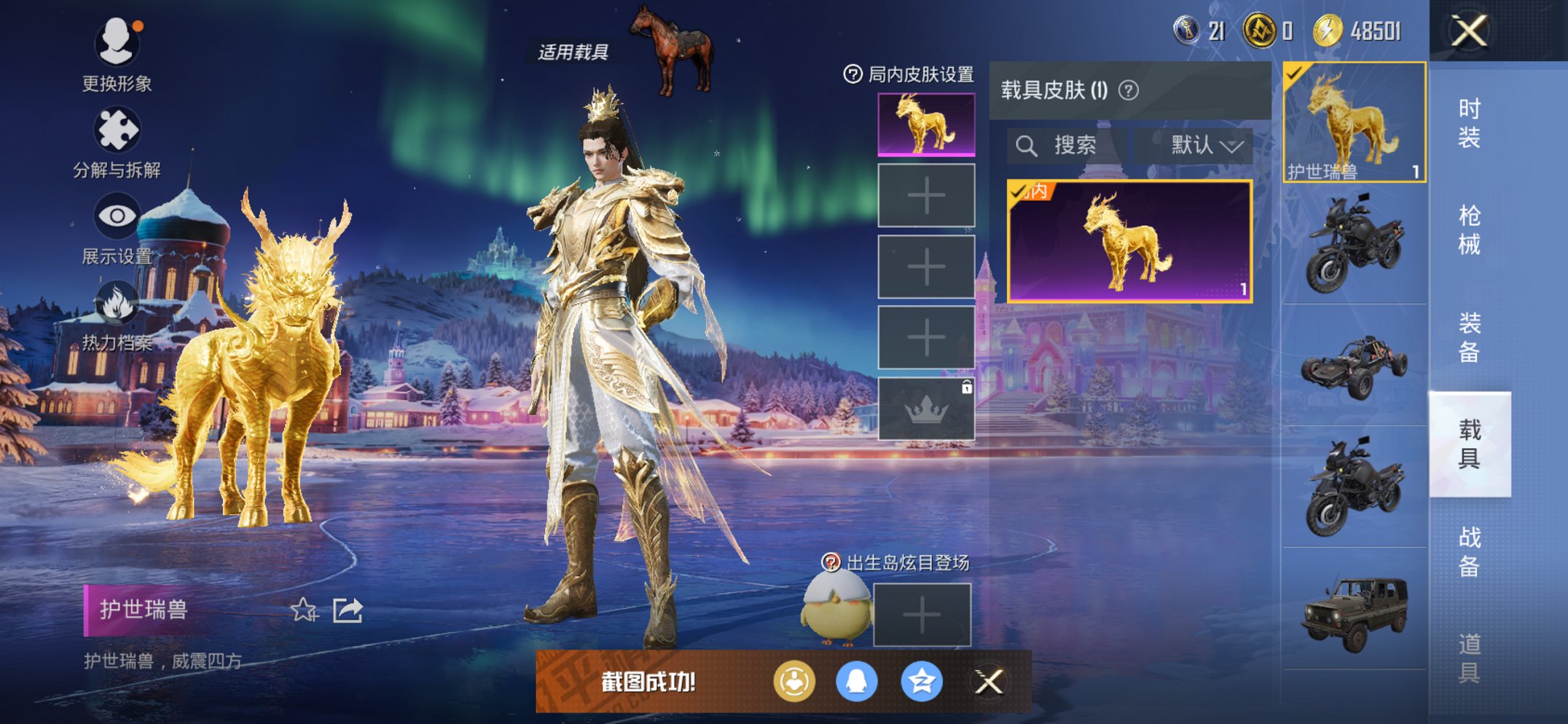Image resolution: width=1568 pixels, height=724 pixels.
Task: Open the 更换形象 avatar change icon
Action: (x=119, y=43)
